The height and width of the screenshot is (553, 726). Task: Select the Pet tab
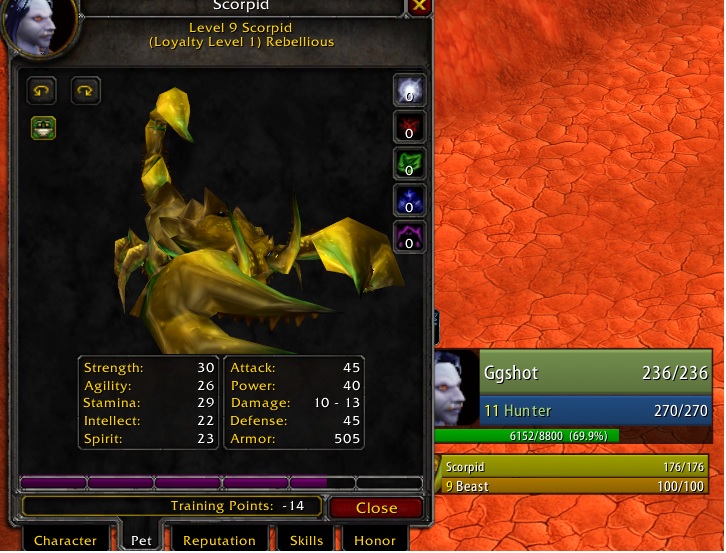142,540
